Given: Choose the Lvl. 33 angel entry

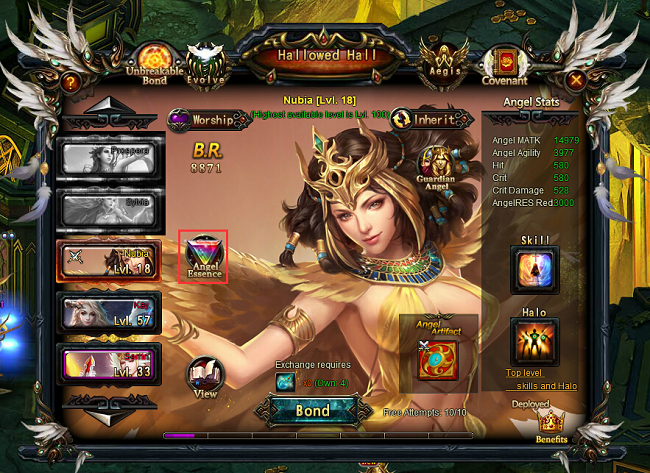Looking at the screenshot, I should (x=108, y=364).
